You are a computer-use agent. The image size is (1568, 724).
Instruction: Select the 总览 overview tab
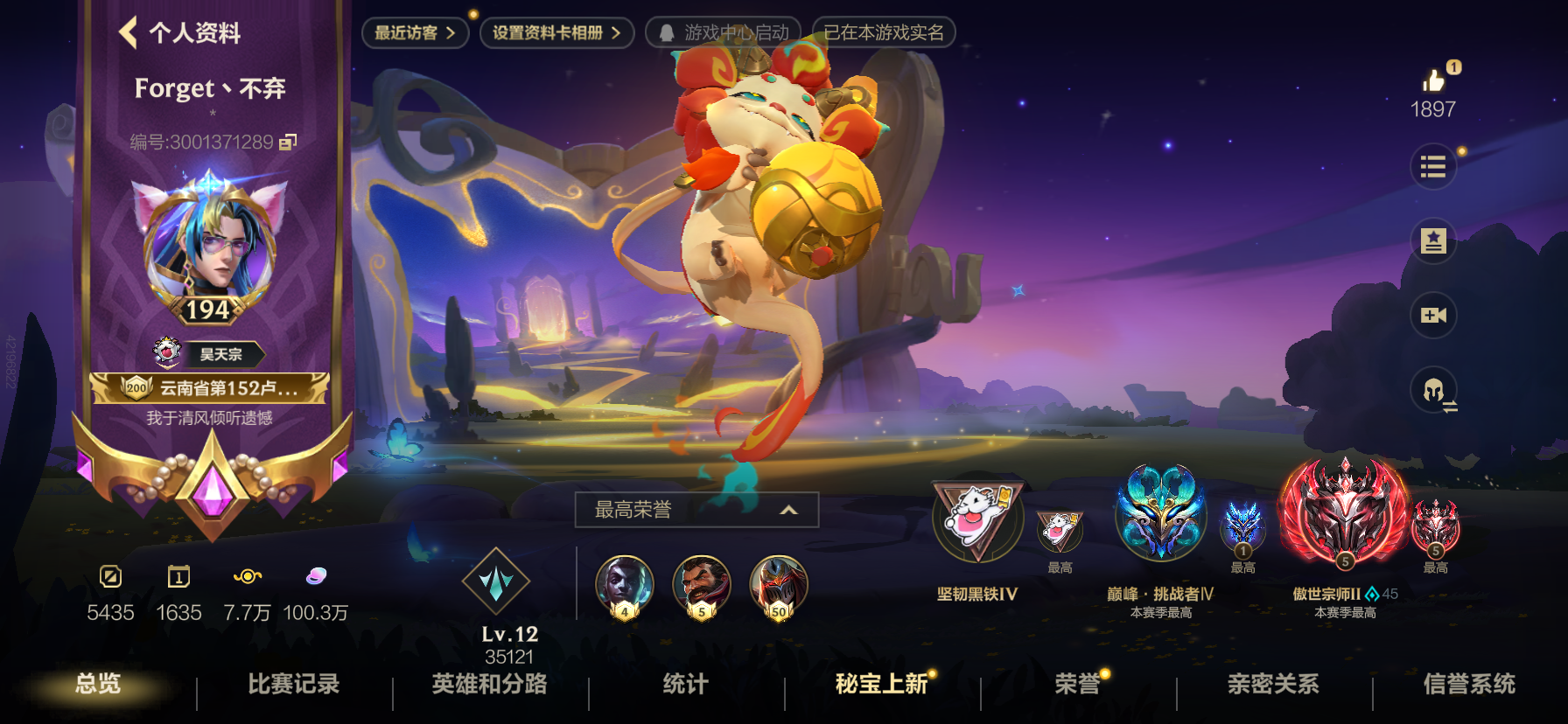(98, 684)
